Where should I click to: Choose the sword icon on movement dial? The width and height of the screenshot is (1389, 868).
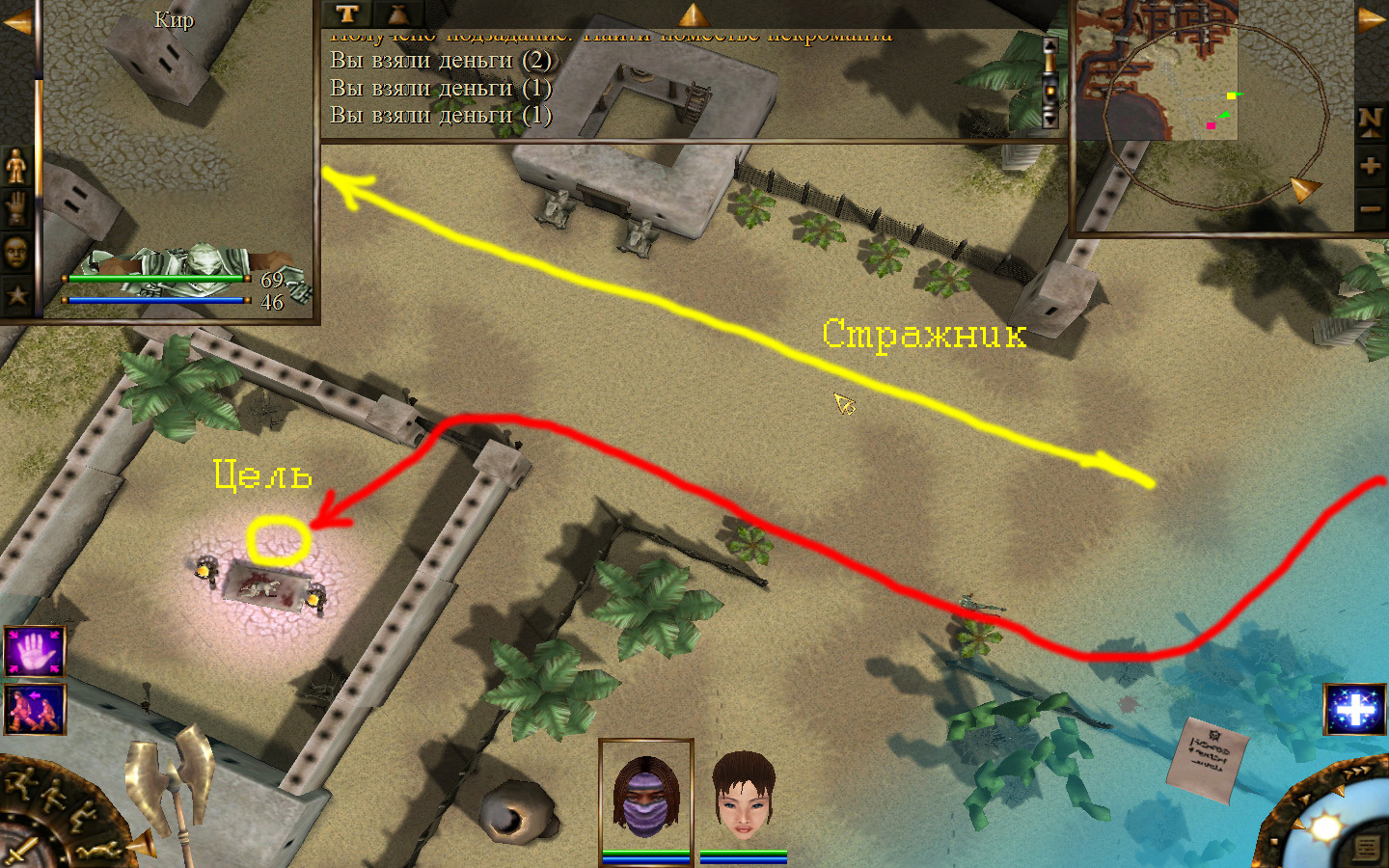(x=21, y=853)
